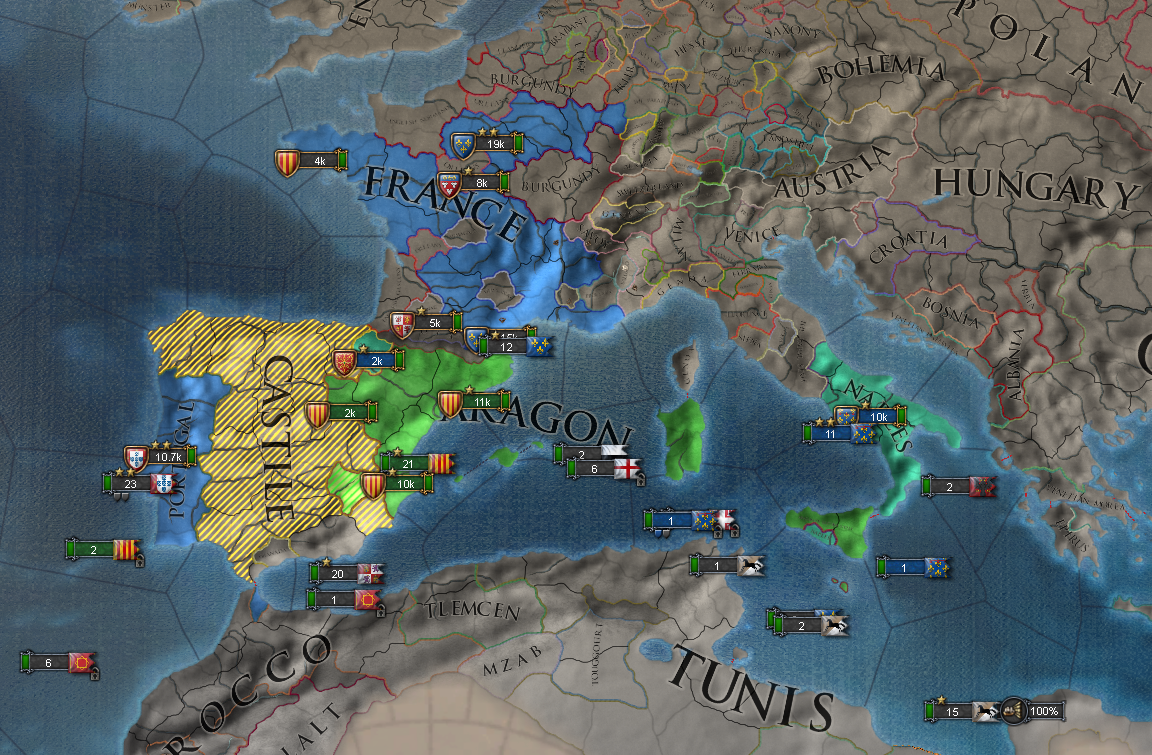The height and width of the screenshot is (755, 1152).
Task: Select the 2-ship fleet with red eagle flag
Action: click(x=950, y=487)
